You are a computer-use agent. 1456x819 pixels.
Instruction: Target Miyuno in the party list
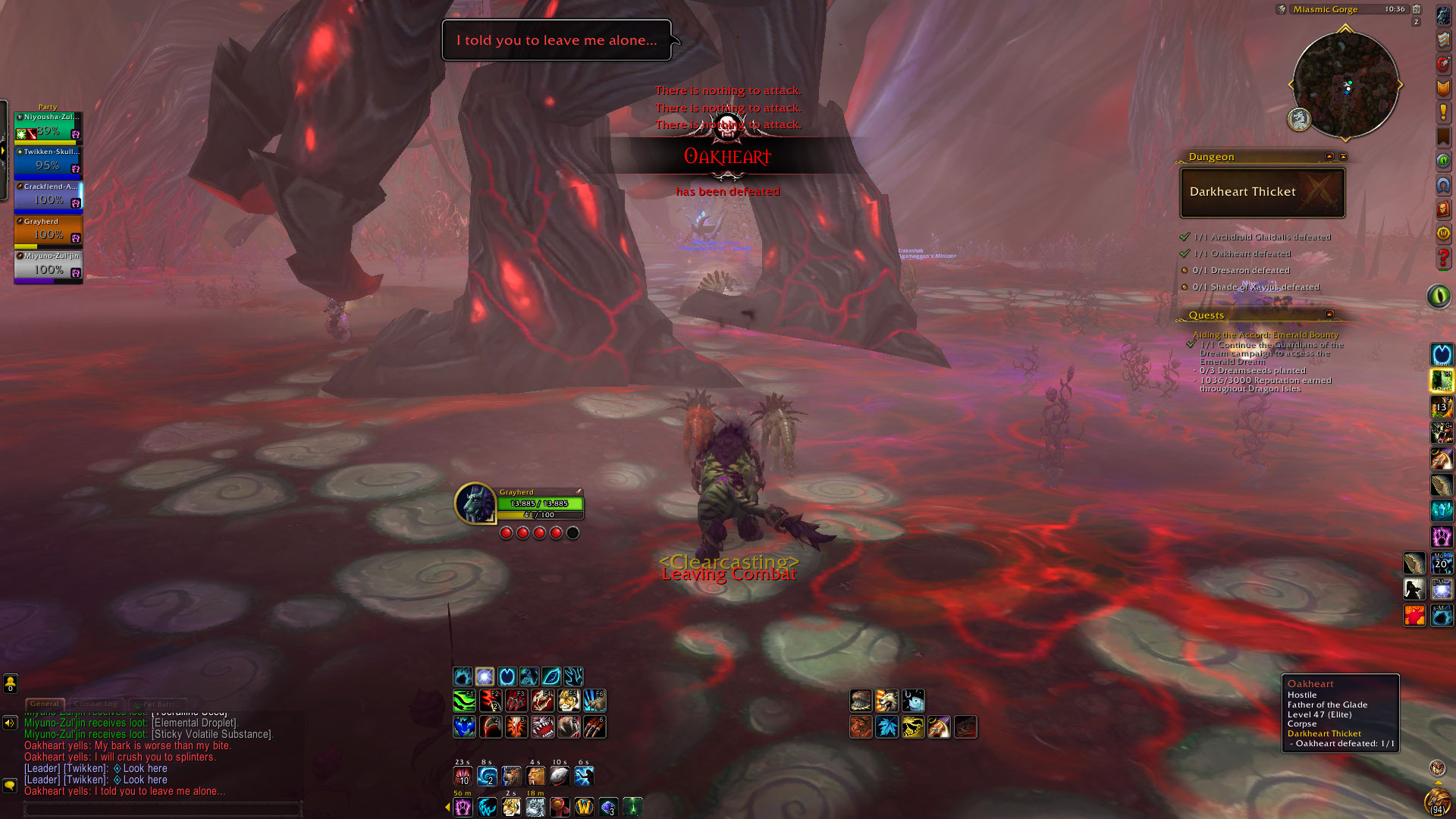click(48, 265)
